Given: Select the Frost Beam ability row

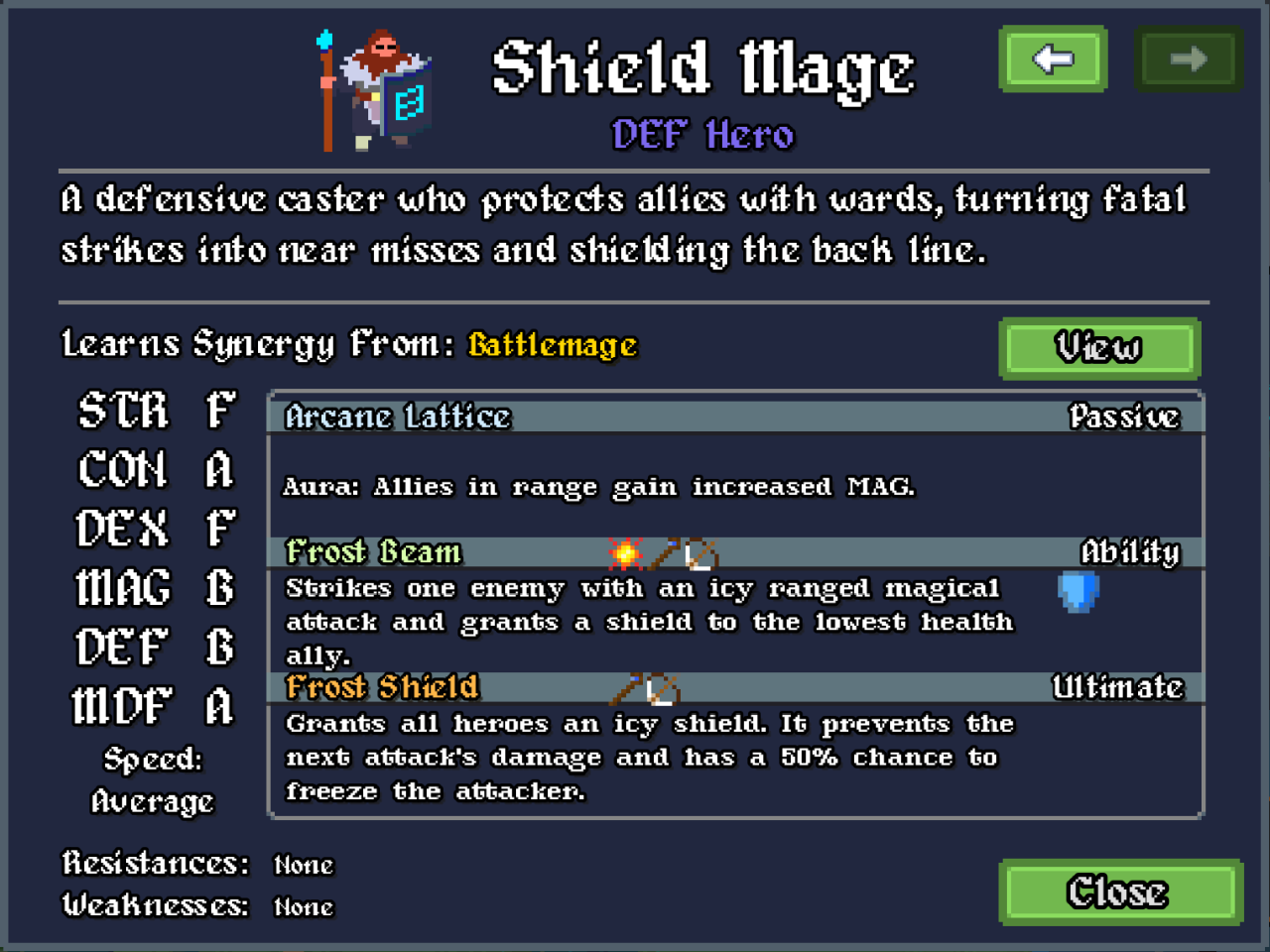Looking at the screenshot, I should [734, 552].
